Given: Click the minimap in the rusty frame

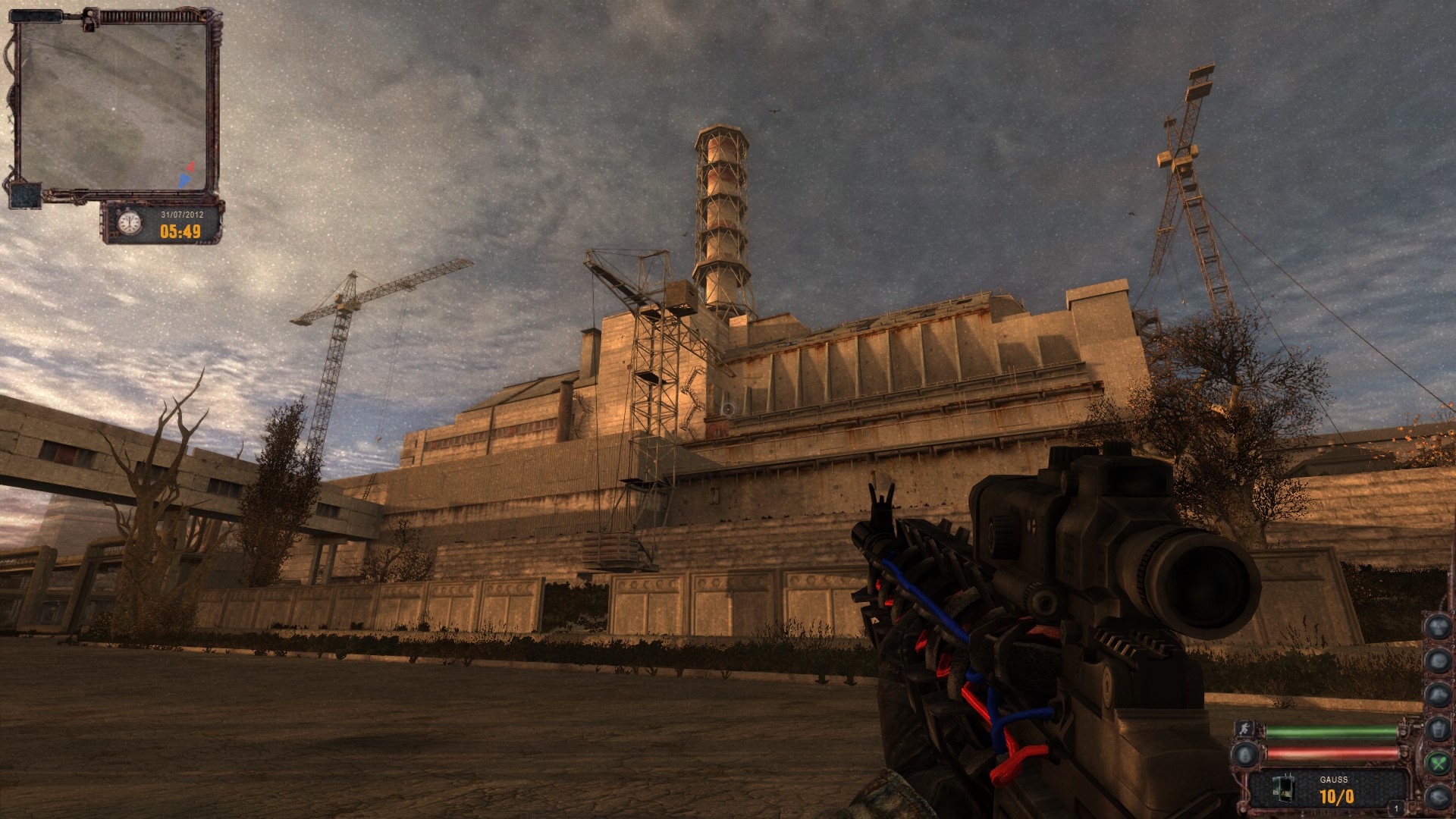Looking at the screenshot, I should [x=112, y=106].
